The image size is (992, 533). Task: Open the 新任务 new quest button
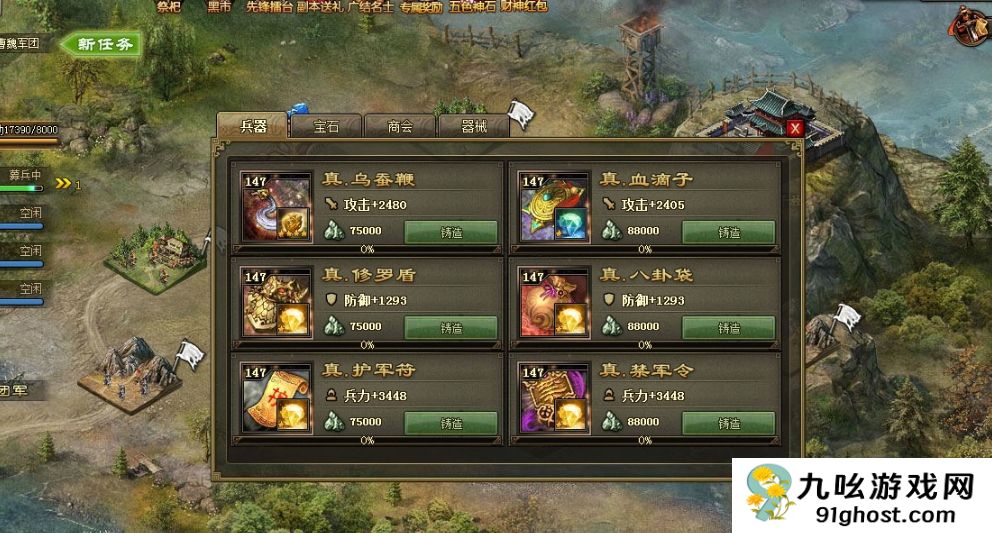[101, 44]
